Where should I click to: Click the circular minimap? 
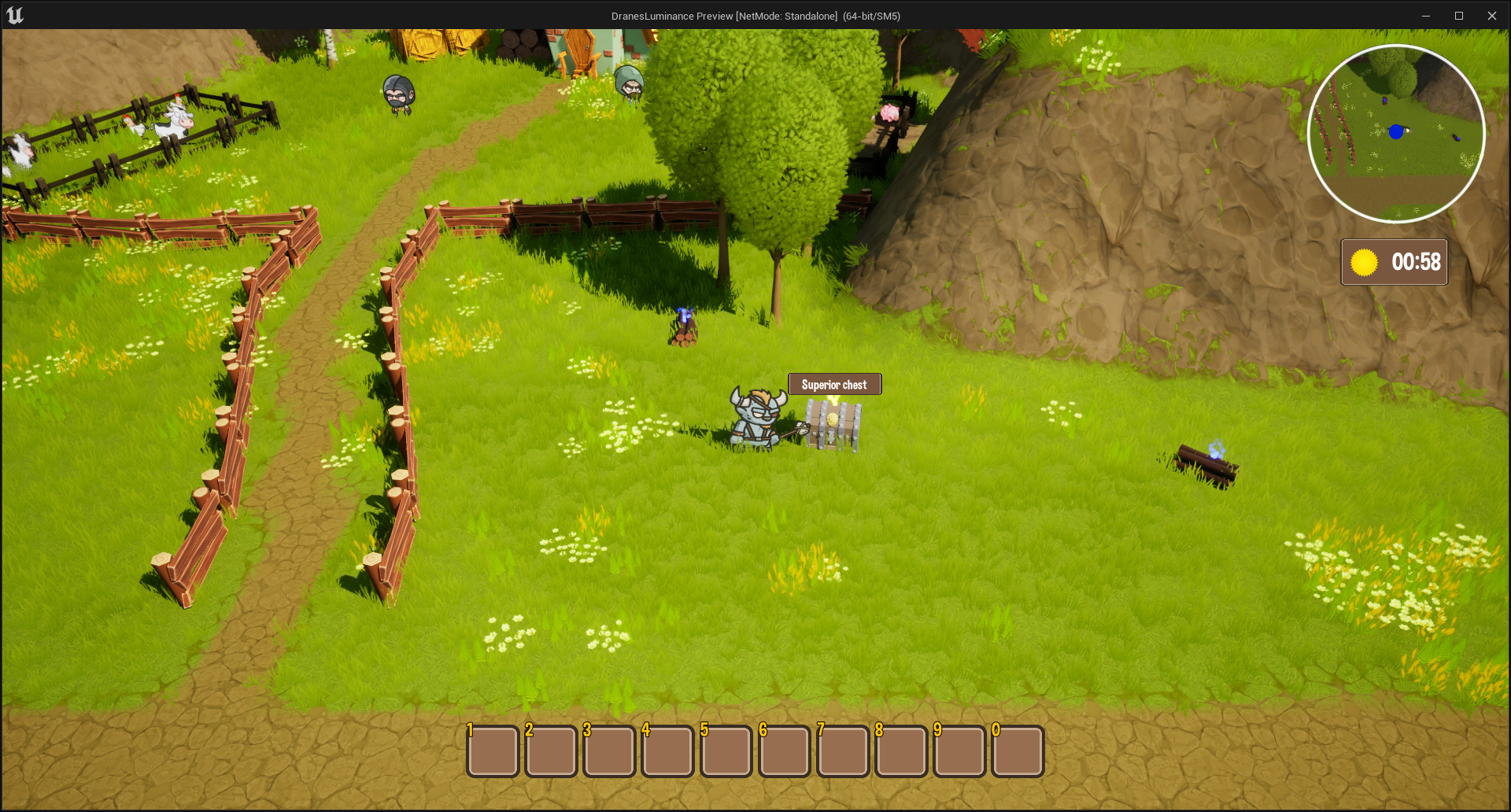click(x=1396, y=134)
